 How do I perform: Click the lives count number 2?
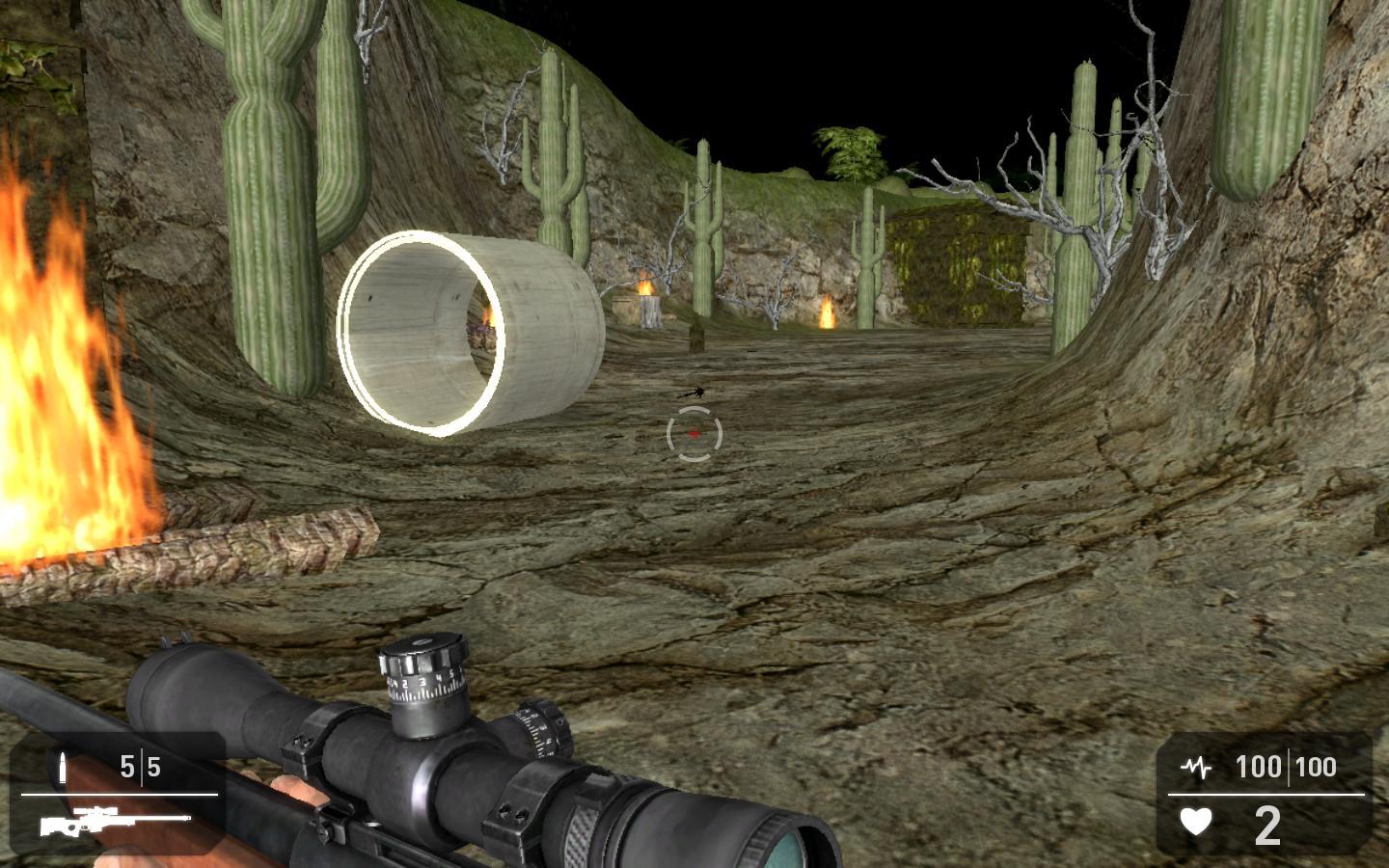(1268, 826)
